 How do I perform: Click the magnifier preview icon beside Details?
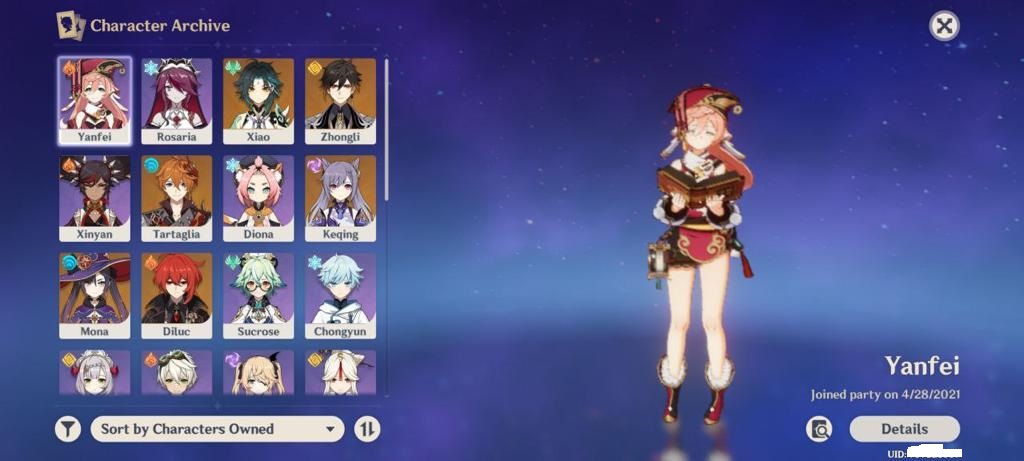[819, 429]
